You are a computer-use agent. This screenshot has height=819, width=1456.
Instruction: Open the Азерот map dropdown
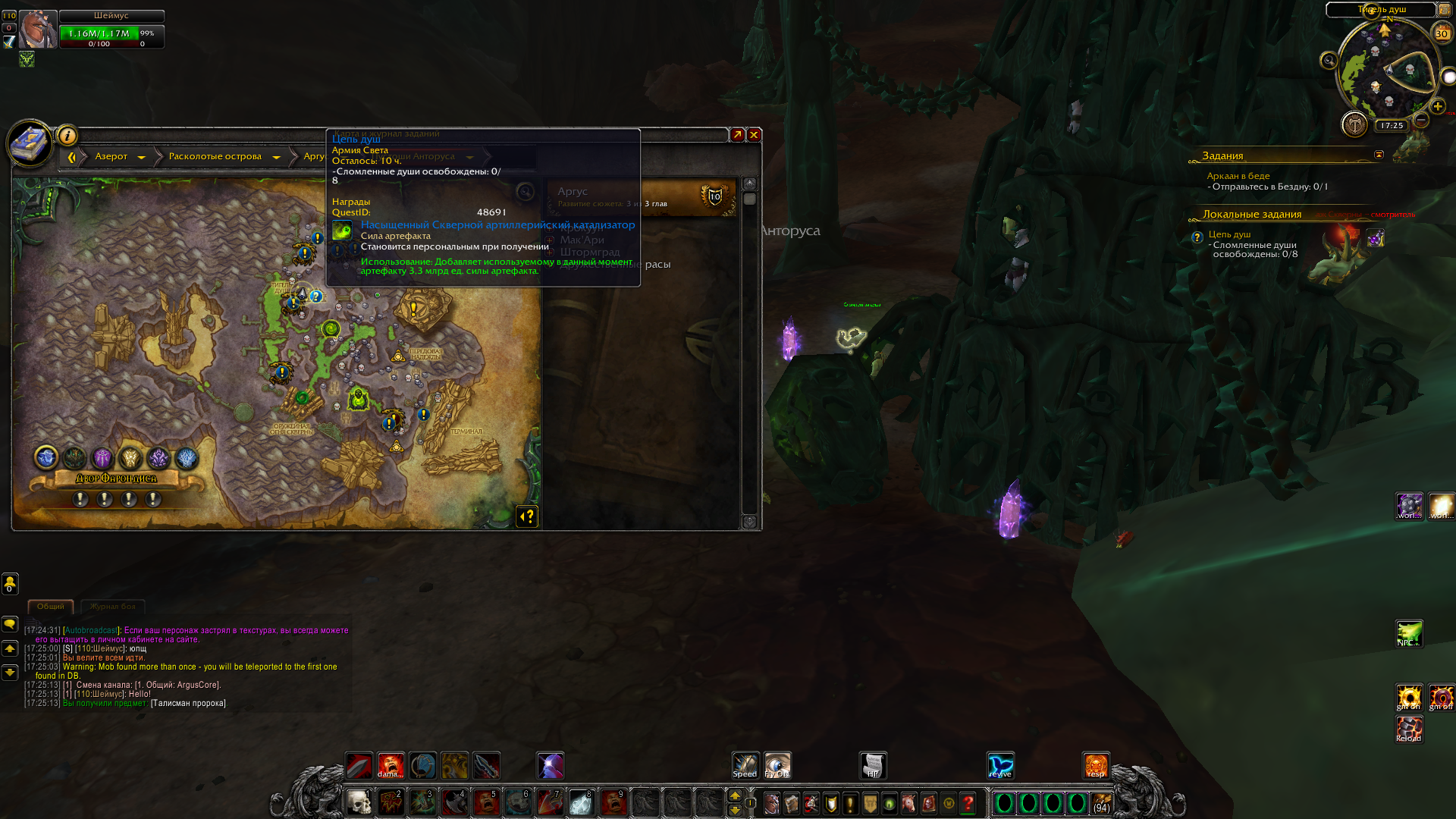point(141,157)
